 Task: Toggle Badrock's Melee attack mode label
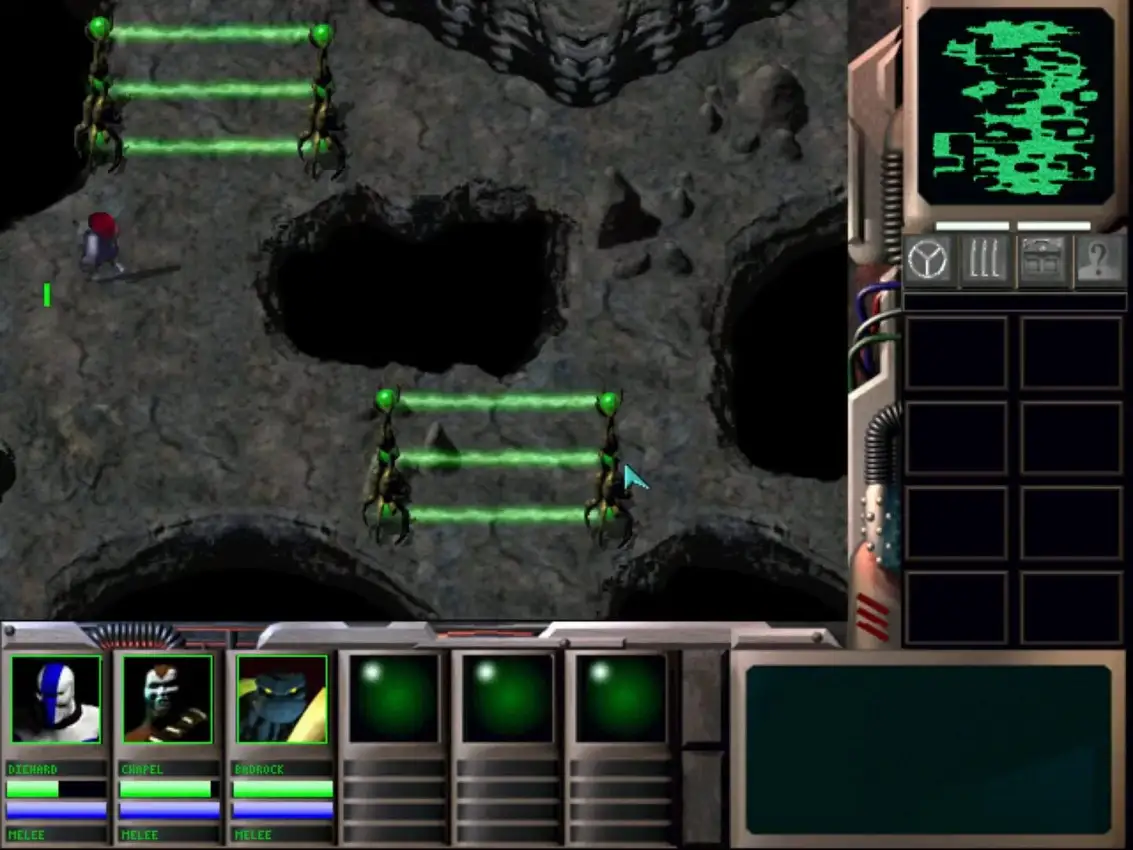(282, 834)
